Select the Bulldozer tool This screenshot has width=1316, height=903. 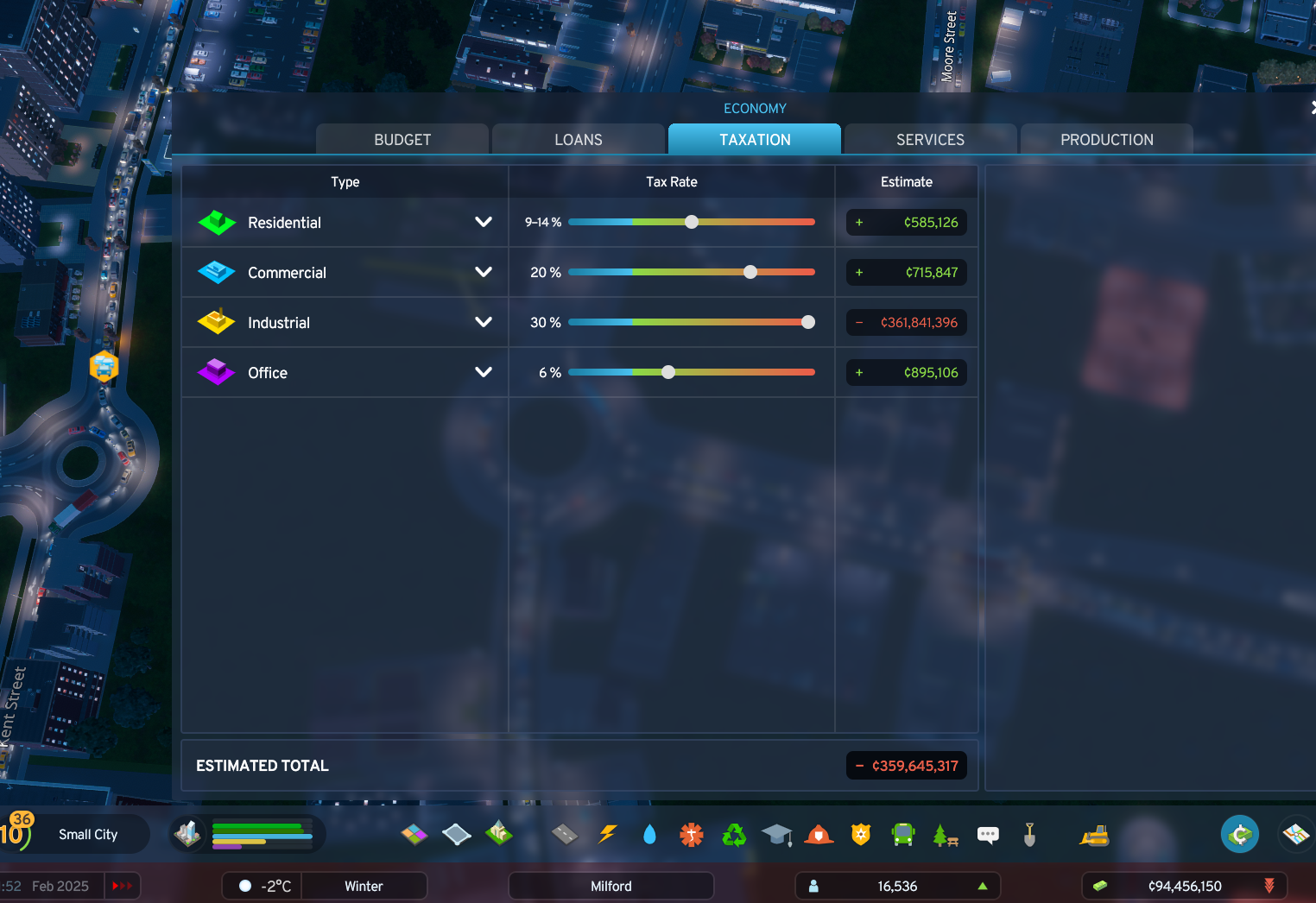pyautogui.click(x=1094, y=834)
